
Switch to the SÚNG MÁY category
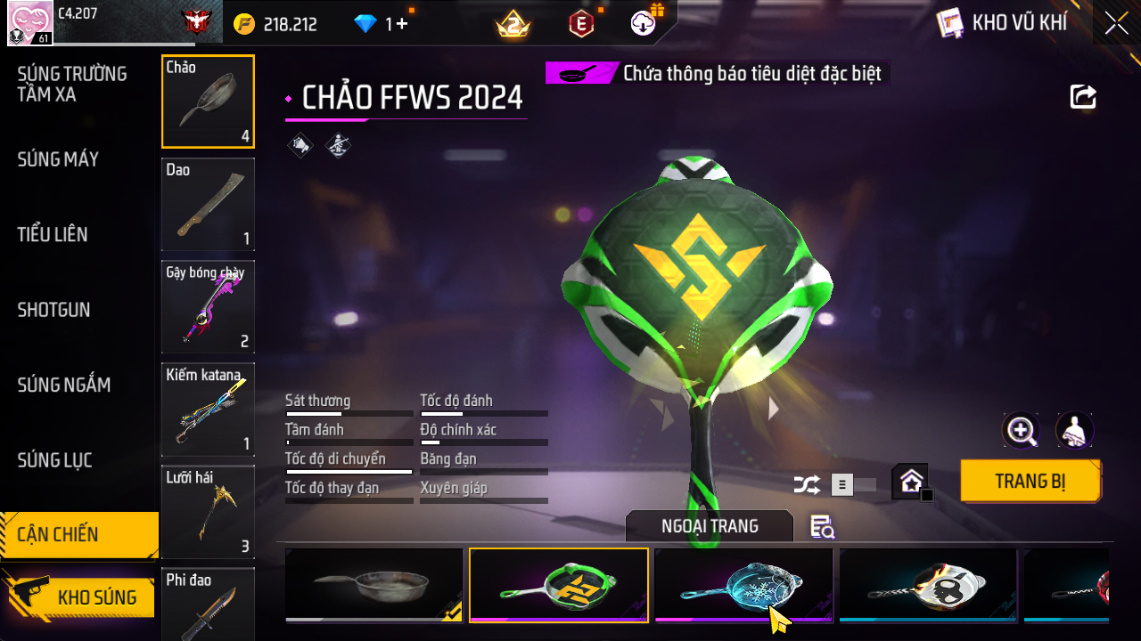point(58,159)
